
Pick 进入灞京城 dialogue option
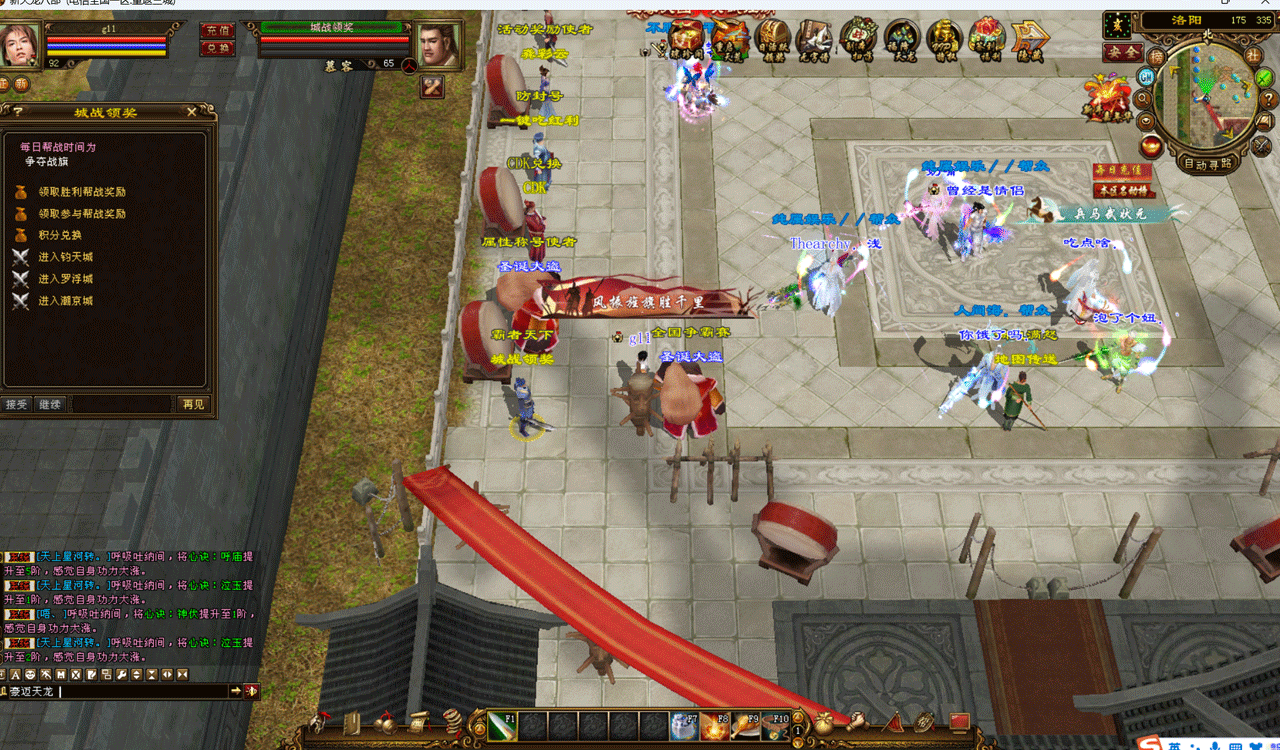[x=65, y=301]
